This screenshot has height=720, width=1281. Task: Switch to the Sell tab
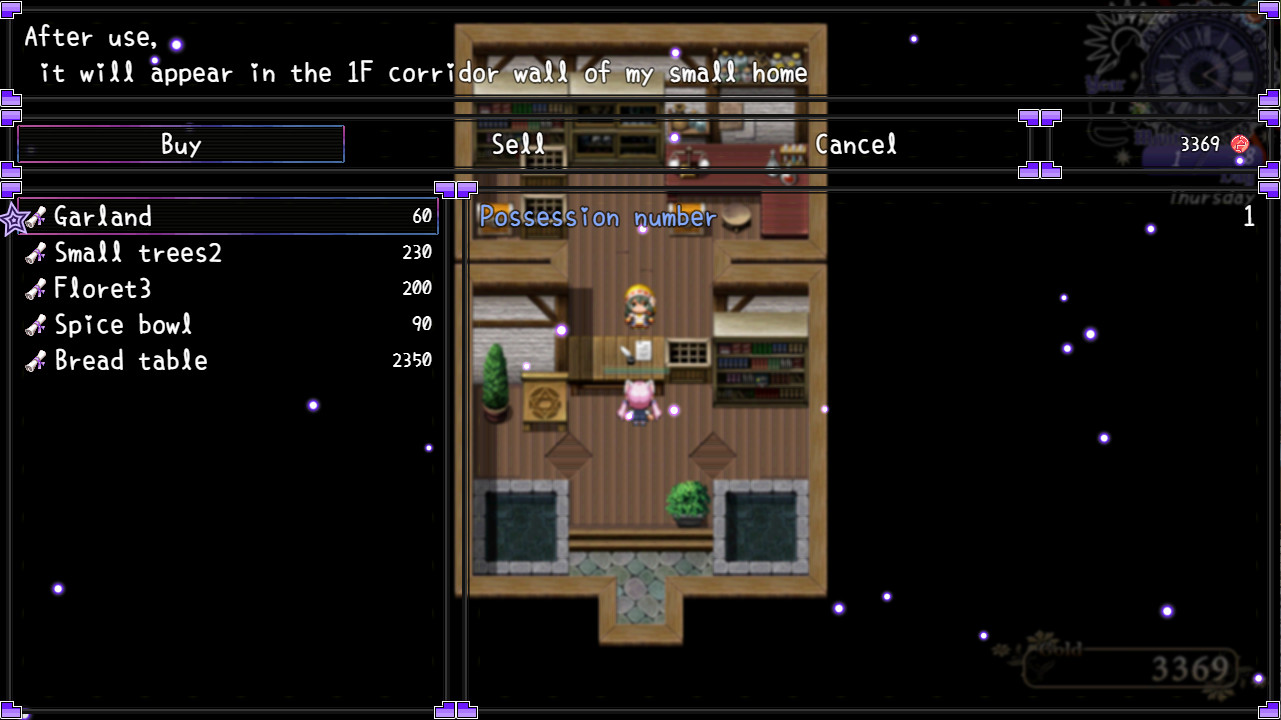[x=516, y=144]
